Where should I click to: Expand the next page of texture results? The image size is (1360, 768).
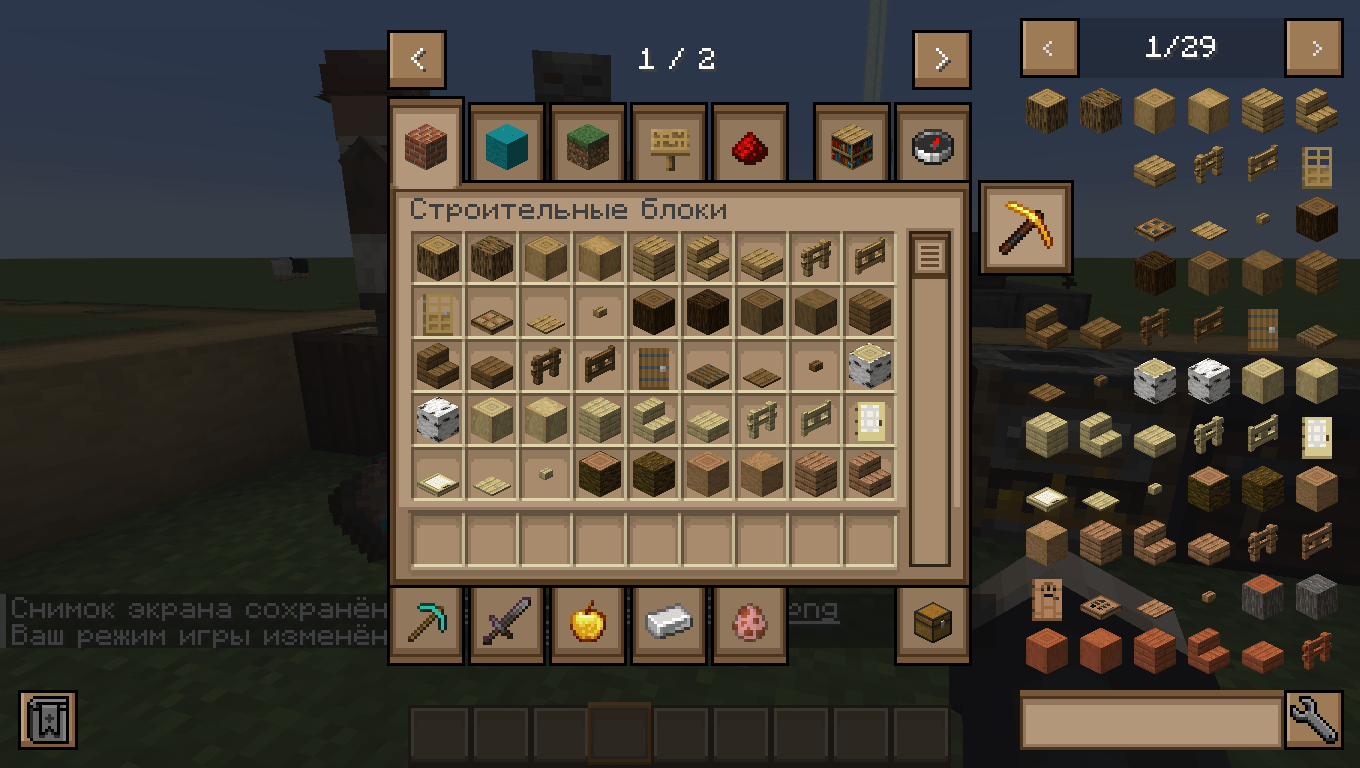tap(1313, 47)
